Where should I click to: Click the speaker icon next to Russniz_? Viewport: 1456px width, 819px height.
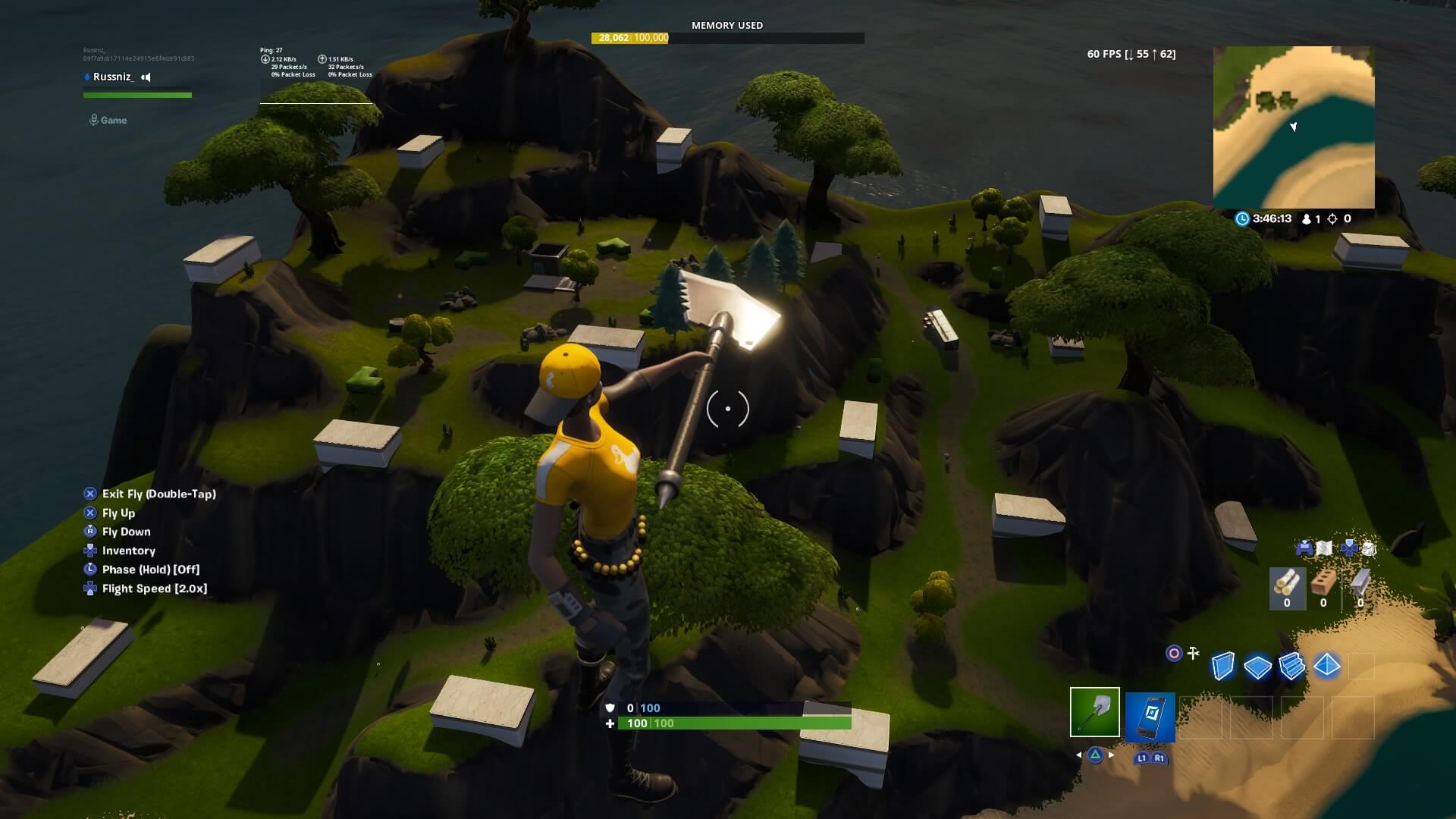click(x=146, y=77)
